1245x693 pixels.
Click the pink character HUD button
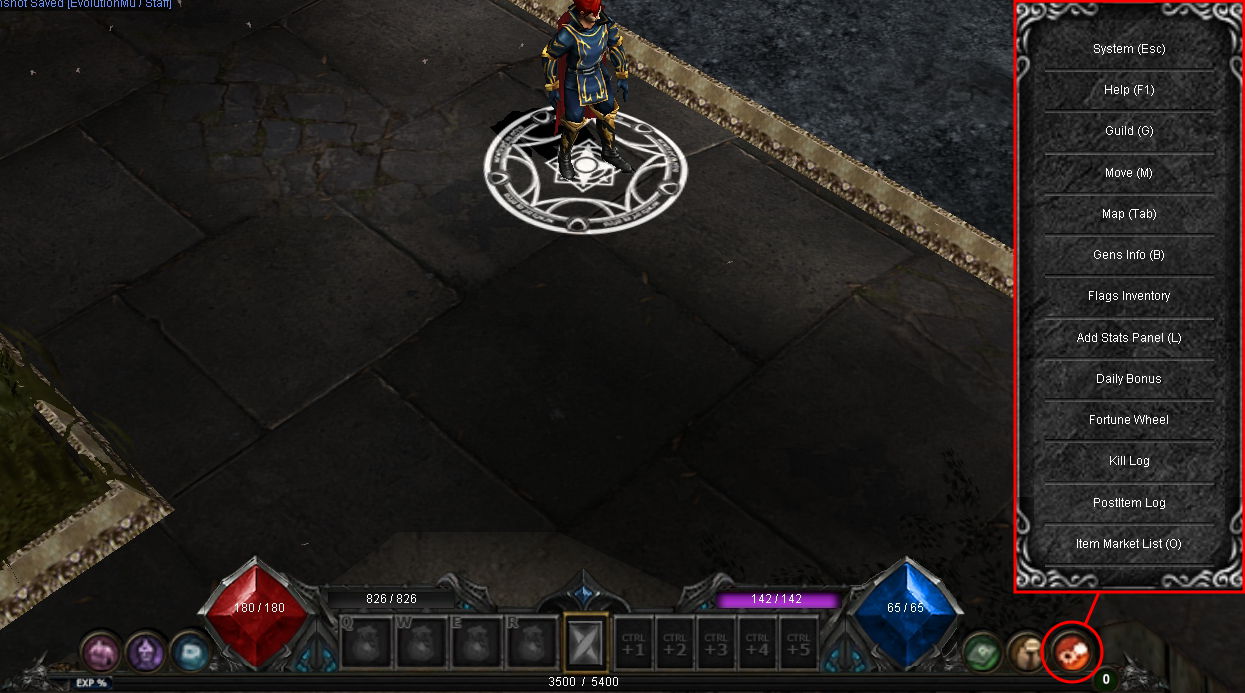click(x=100, y=653)
